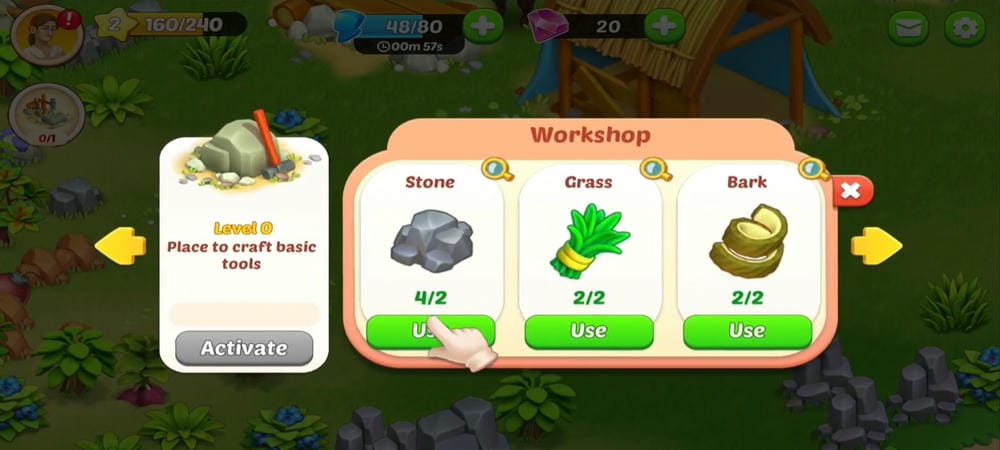The height and width of the screenshot is (450, 1000).
Task: Use Grass in the Workshop
Action: [589, 331]
